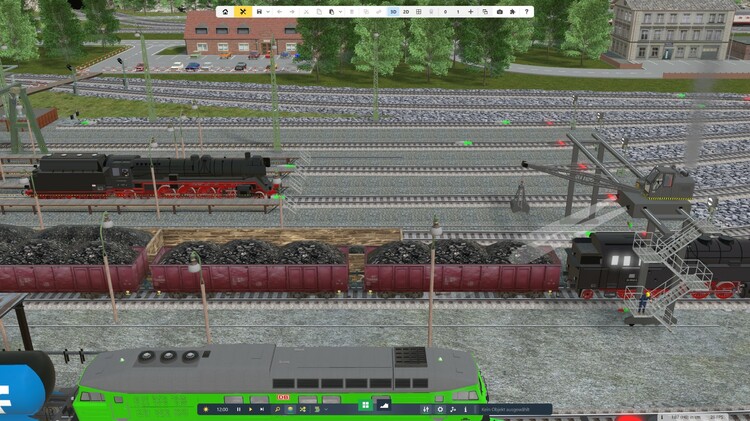Open the plugins puzzle-piece menu

513,12
